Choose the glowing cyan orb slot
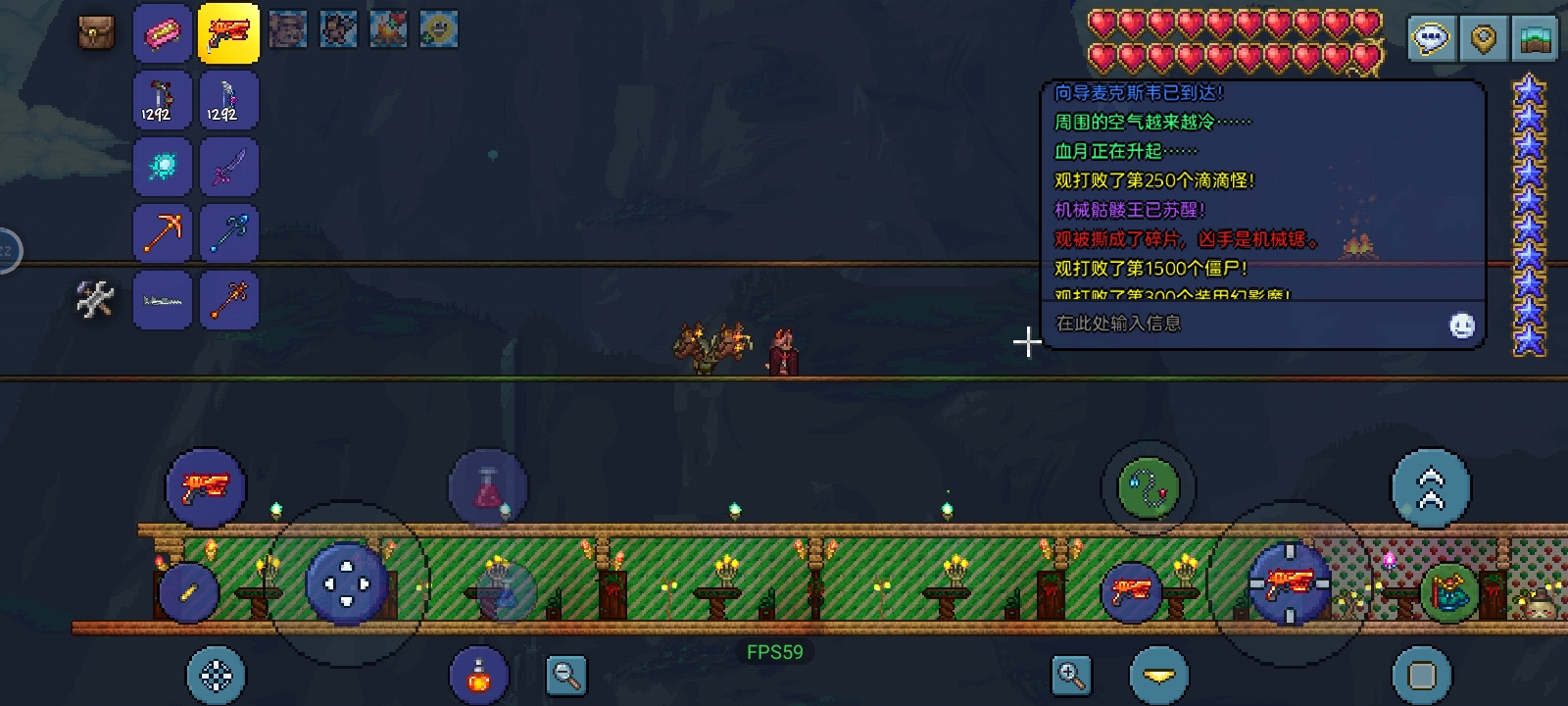Screen dimensions: 1568x706 pos(163,166)
